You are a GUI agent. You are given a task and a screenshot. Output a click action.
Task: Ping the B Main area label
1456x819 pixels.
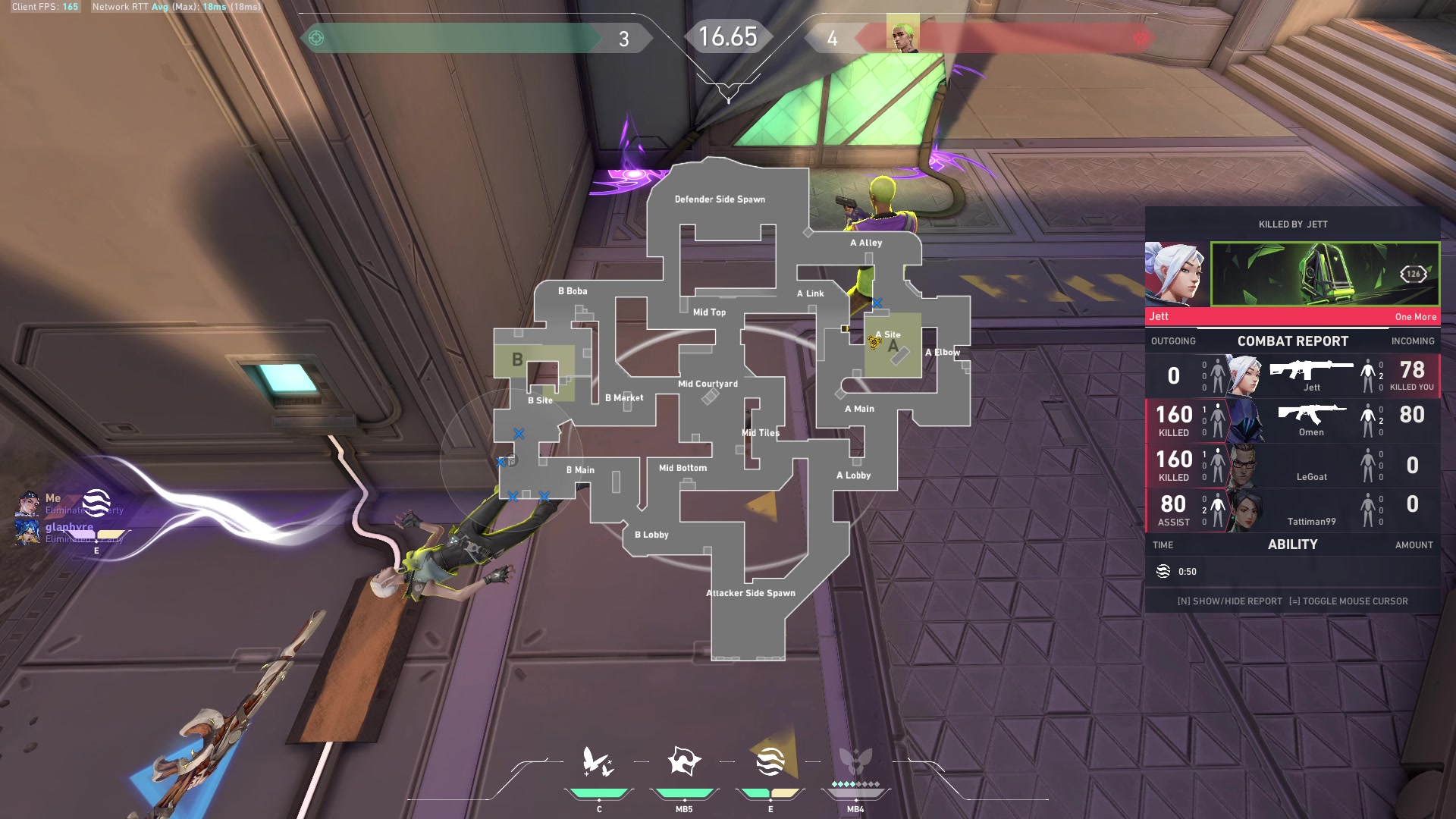click(x=580, y=470)
